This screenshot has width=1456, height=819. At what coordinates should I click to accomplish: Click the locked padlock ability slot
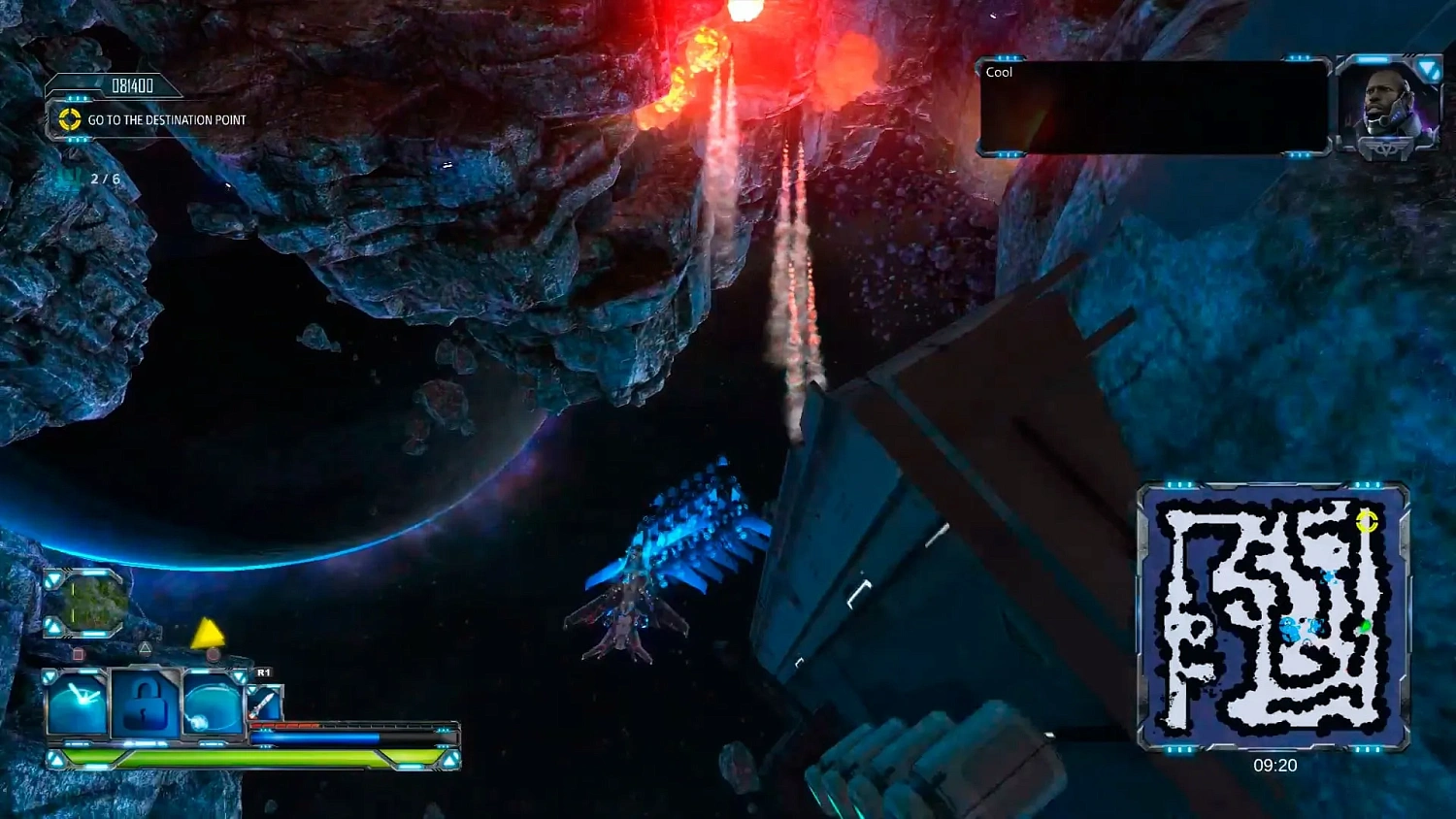(x=144, y=704)
